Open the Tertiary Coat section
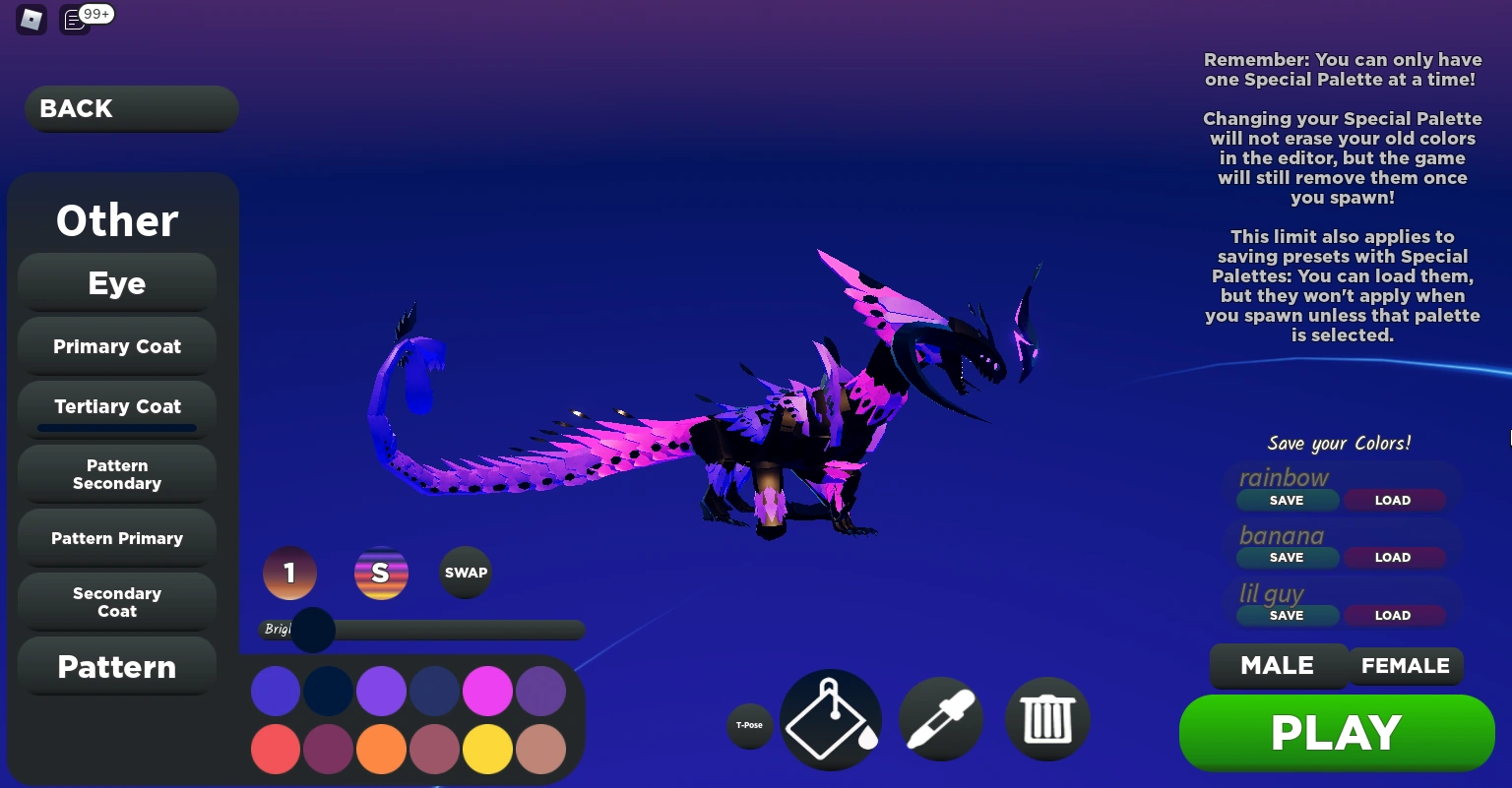 (116, 406)
